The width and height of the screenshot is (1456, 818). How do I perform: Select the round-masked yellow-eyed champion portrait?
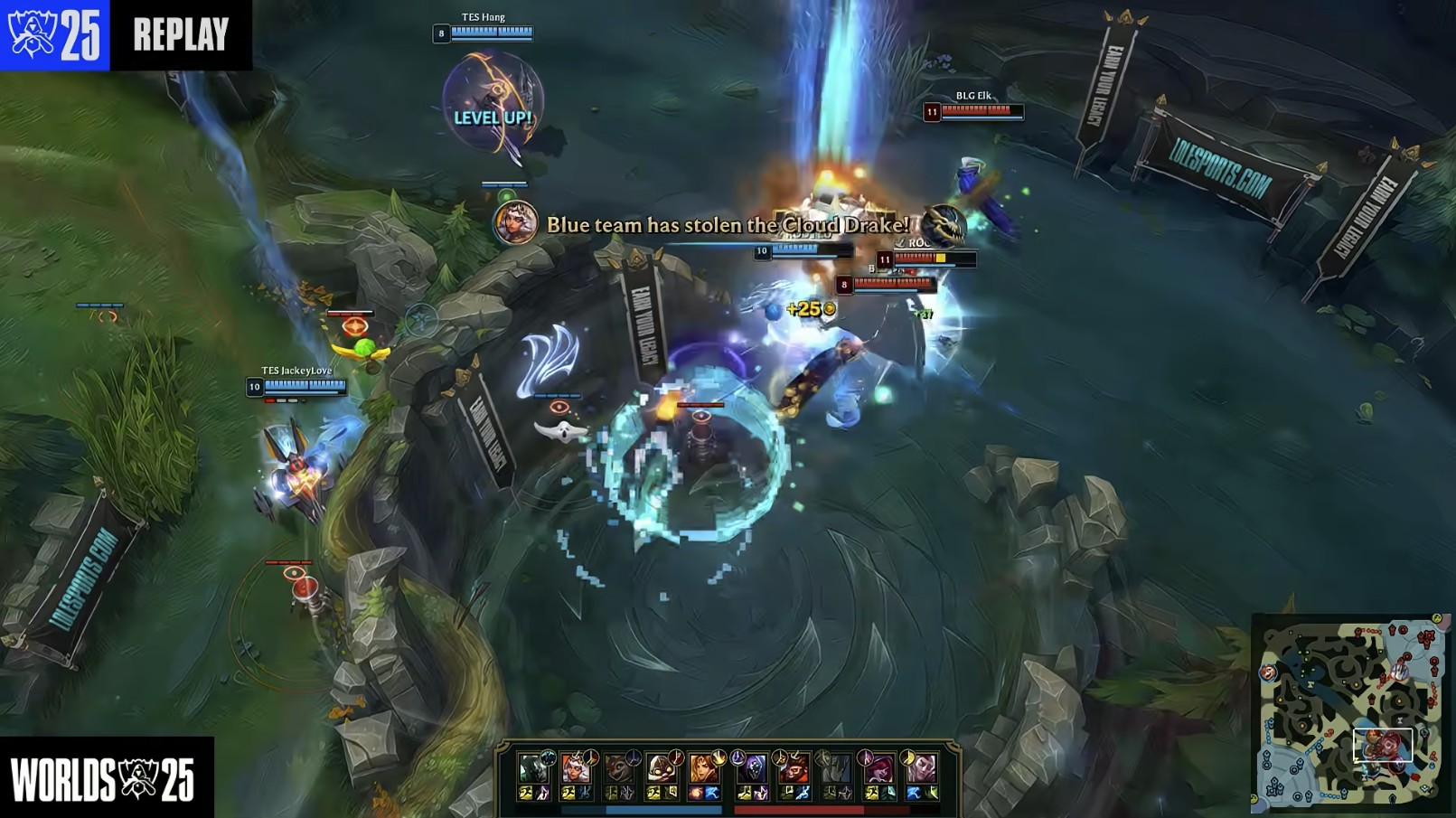tap(662, 768)
